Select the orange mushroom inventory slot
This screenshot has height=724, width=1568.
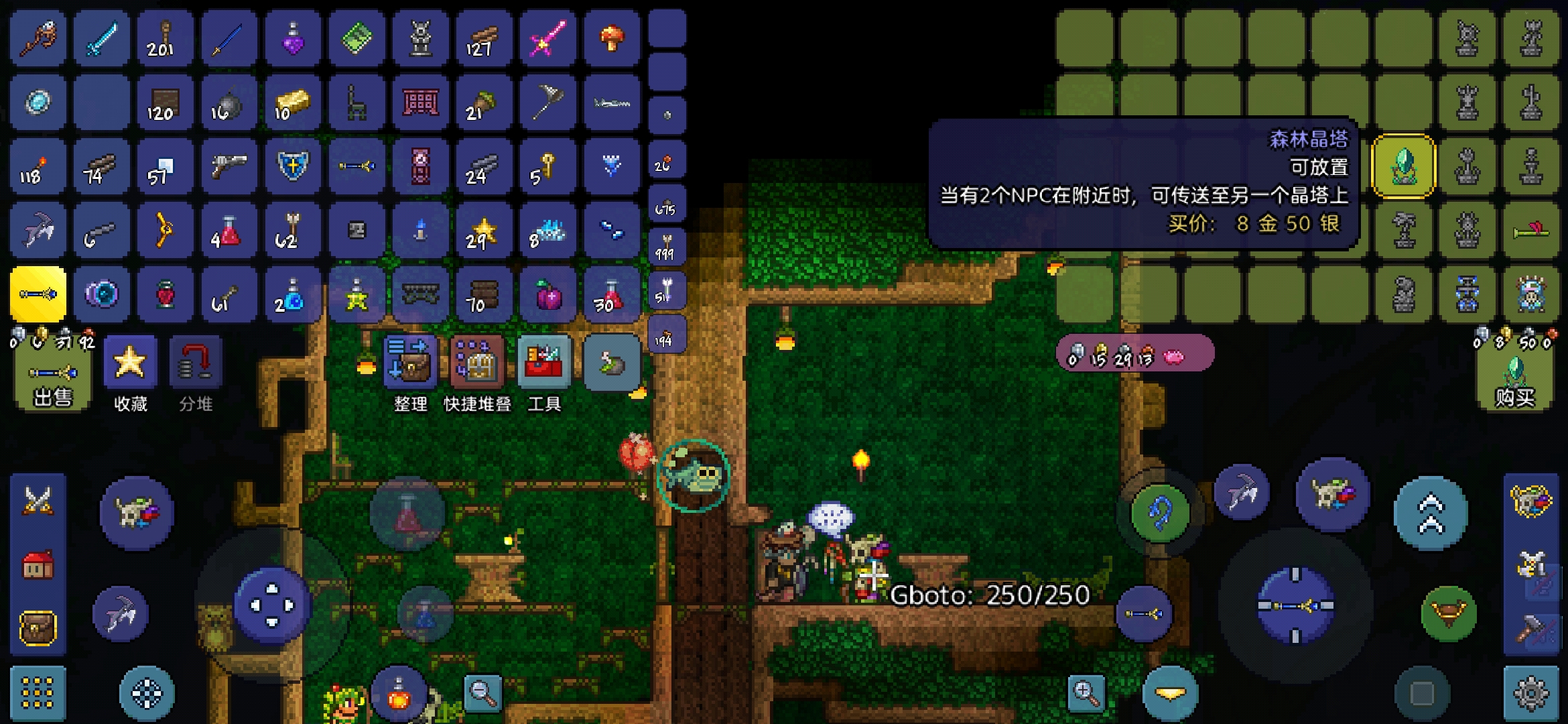pyautogui.click(x=611, y=38)
